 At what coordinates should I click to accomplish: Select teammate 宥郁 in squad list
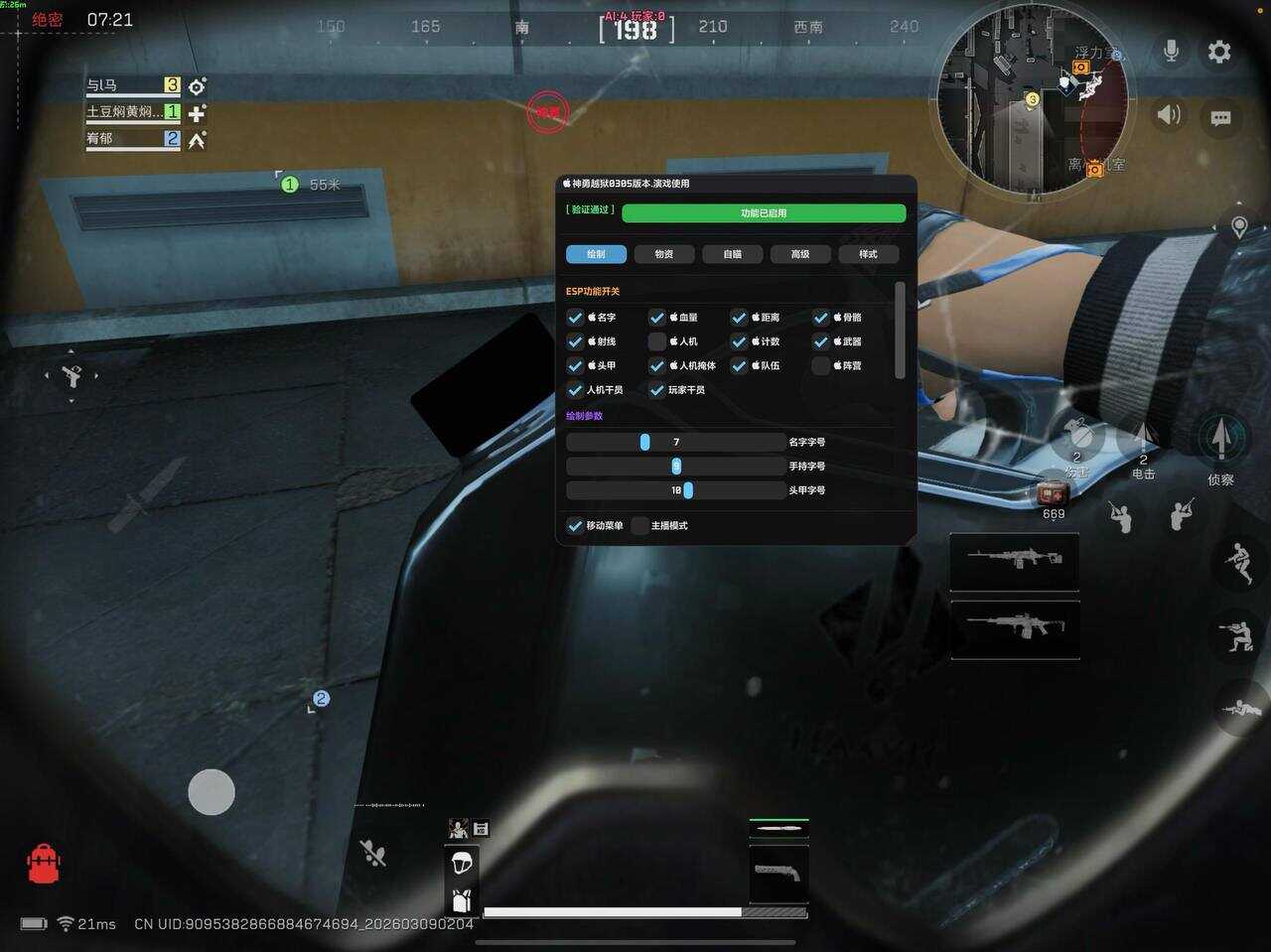pyautogui.click(x=133, y=139)
